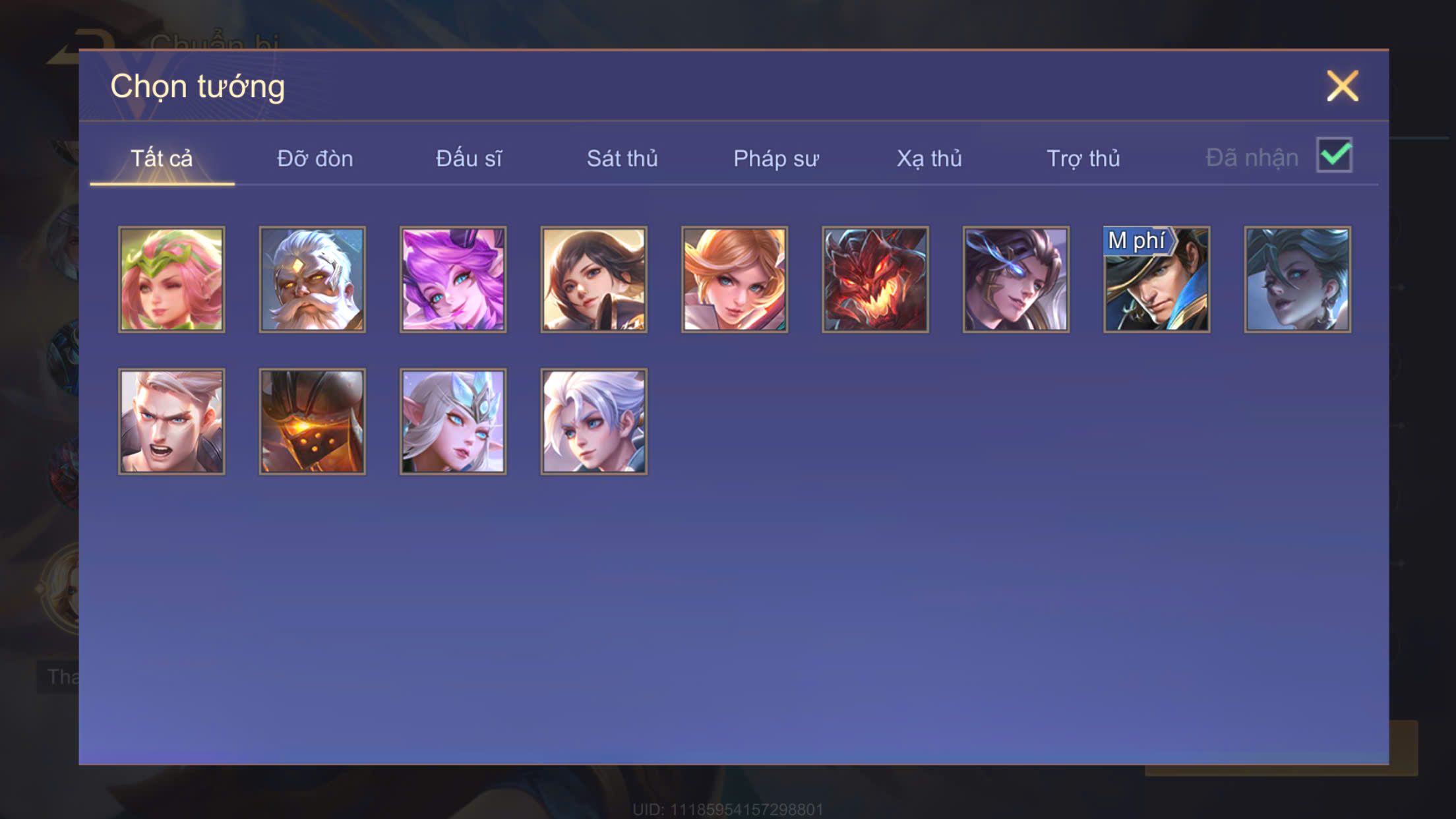Viewport: 1456px width, 819px height.
Task: Close the Chọn tướng dialog
Action: pyautogui.click(x=1343, y=86)
